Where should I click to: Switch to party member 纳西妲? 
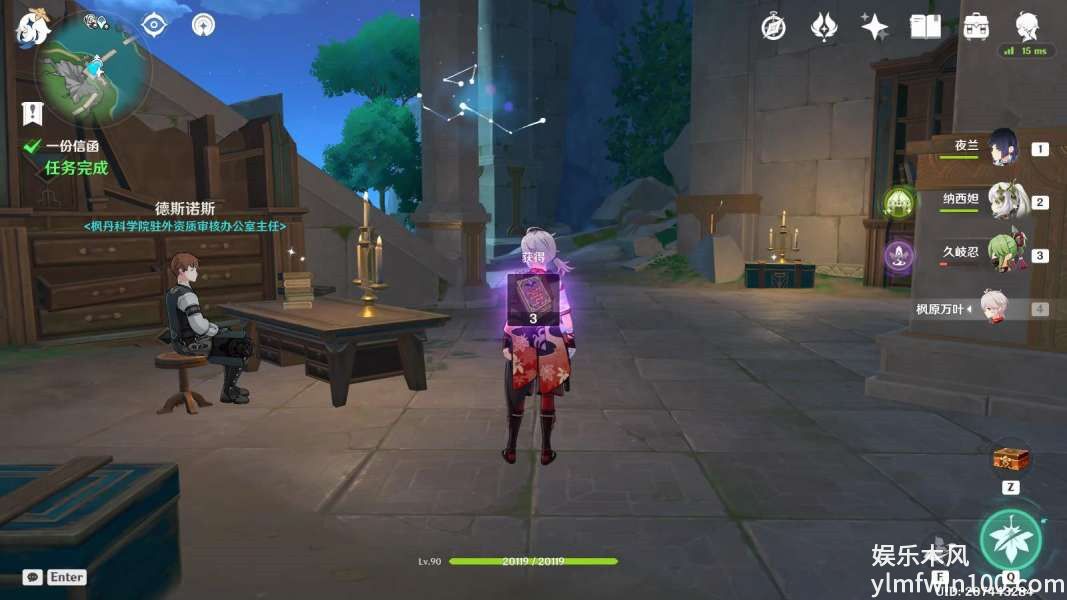[x=1006, y=201]
